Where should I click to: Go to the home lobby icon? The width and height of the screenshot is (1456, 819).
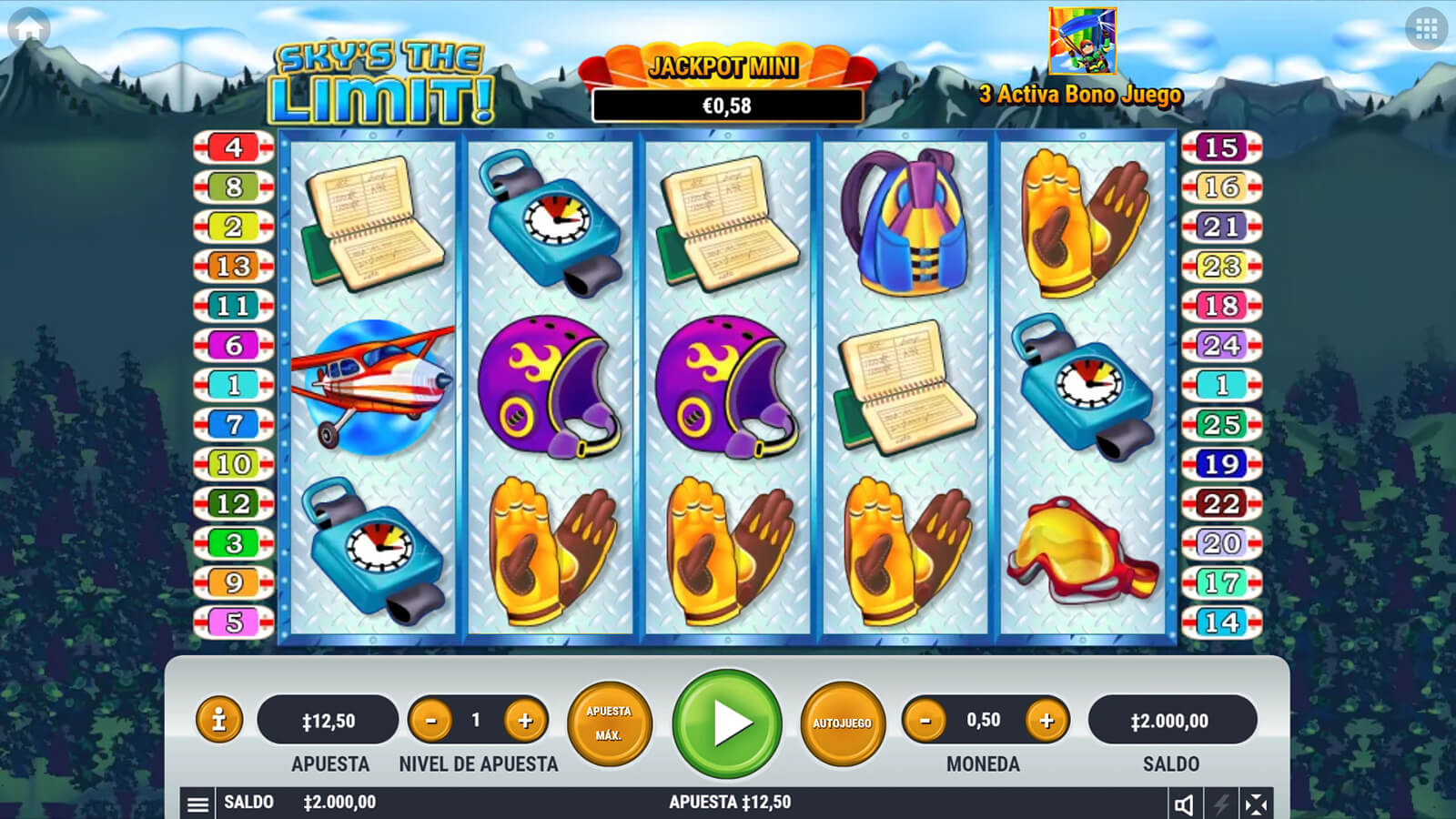pos(28,28)
